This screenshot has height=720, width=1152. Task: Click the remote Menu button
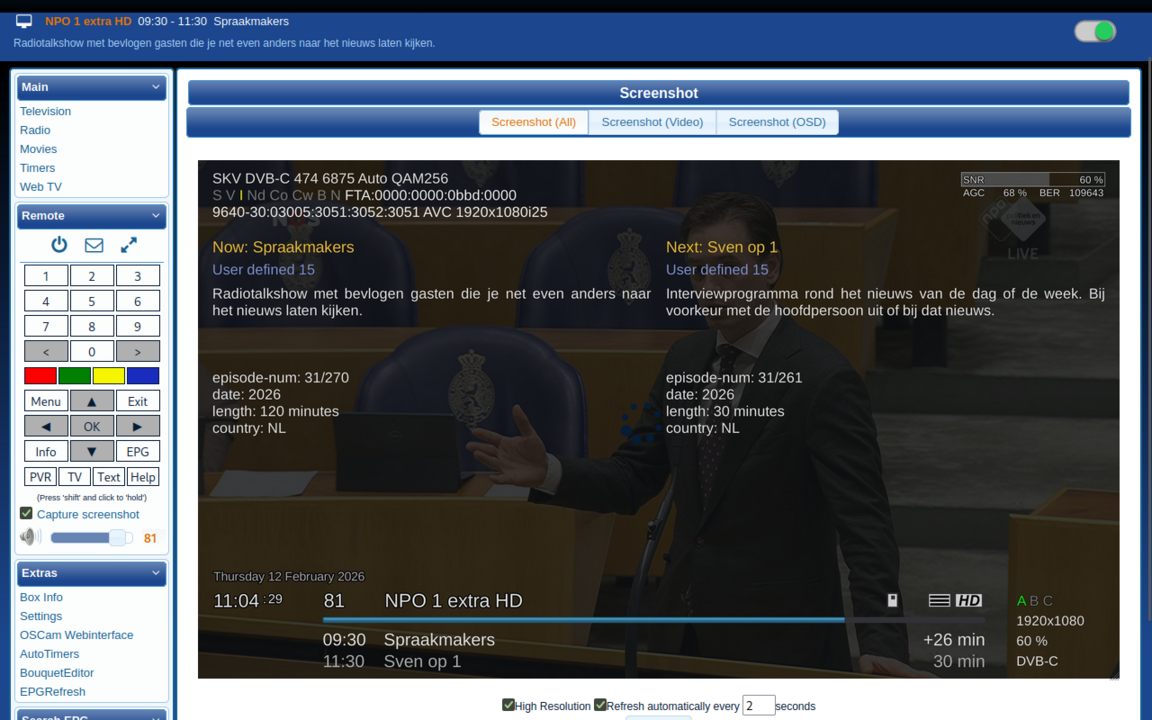pos(46,402)
